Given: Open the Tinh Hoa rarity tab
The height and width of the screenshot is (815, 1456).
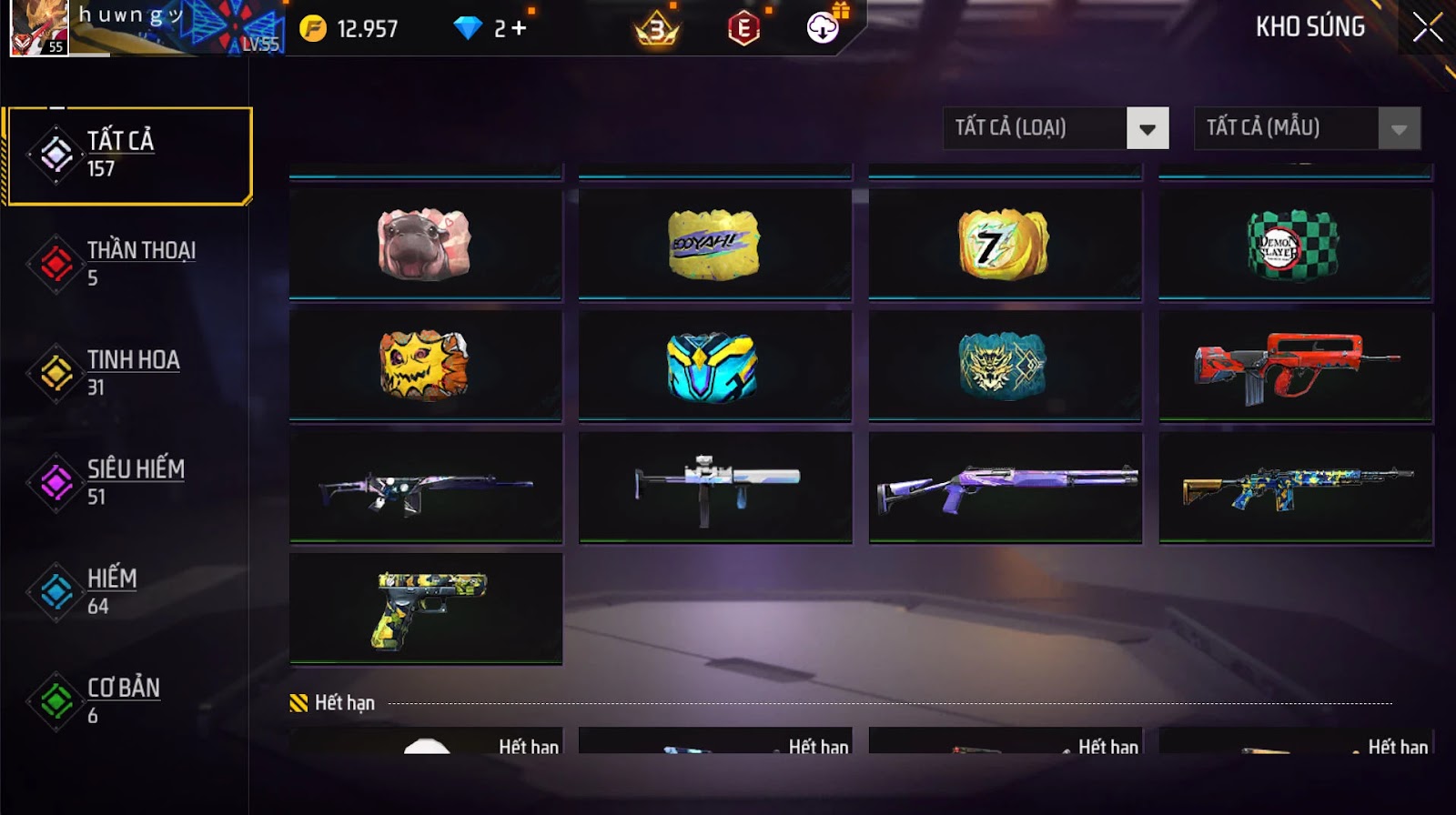Looking at the screenshot, I should [127, 373].
